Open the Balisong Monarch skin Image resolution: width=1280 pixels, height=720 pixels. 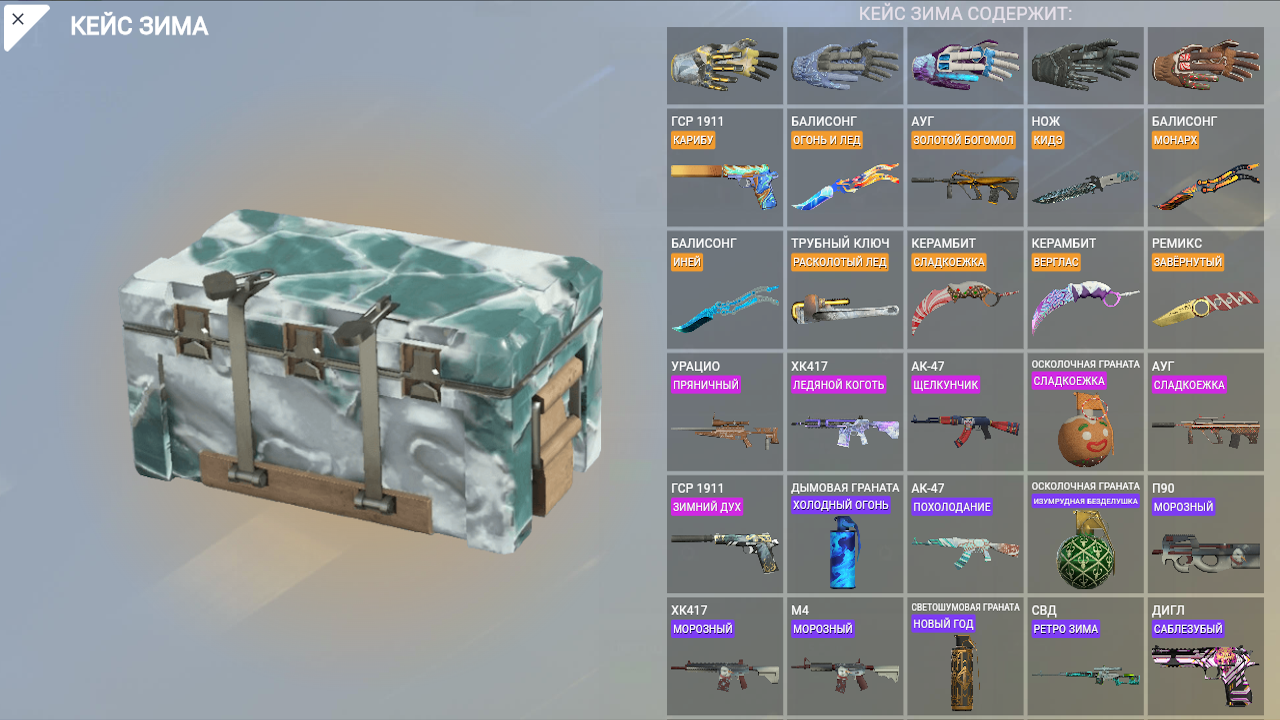[x=1205, y=166]
